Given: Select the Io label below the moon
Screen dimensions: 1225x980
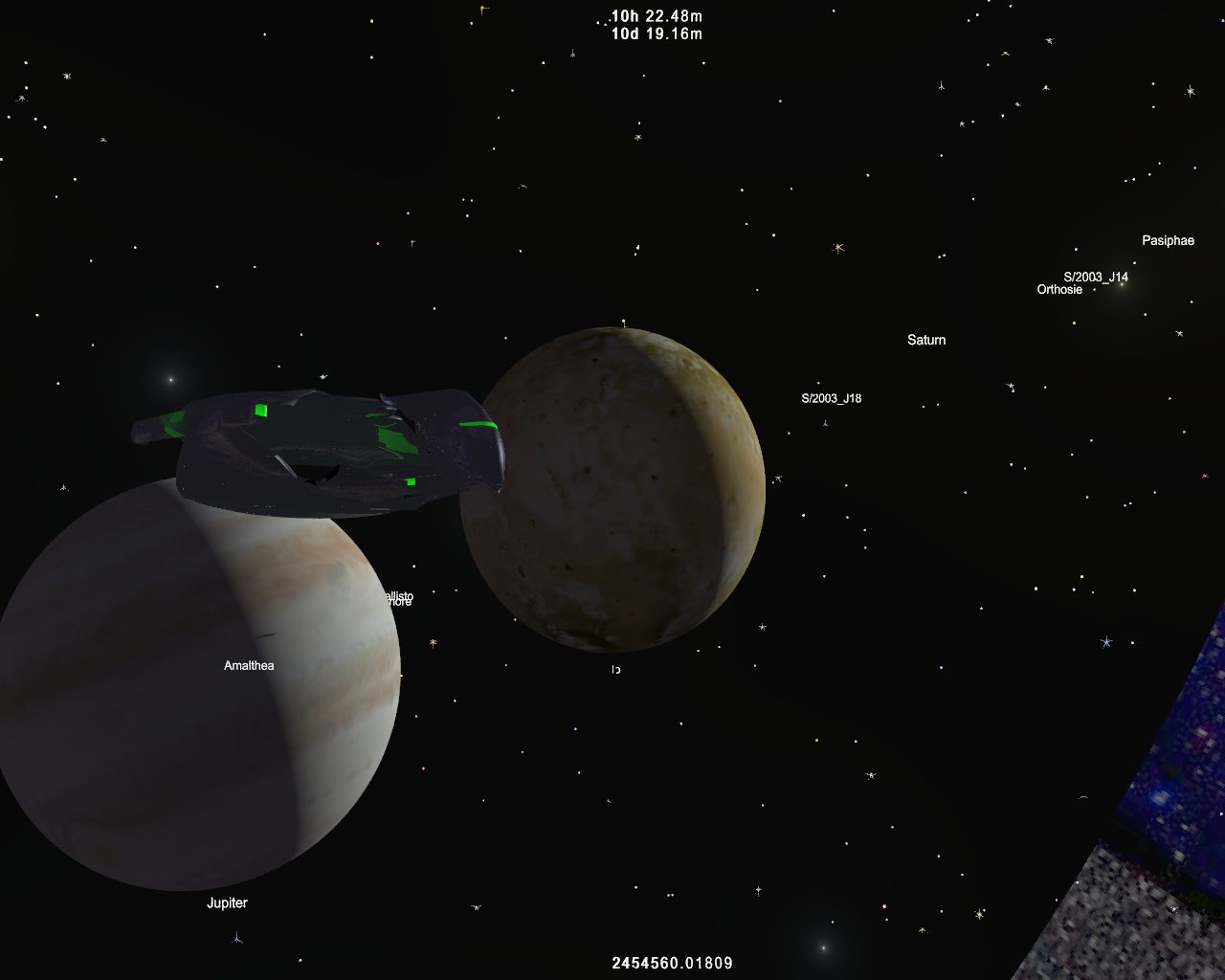Looking at the screenshot, I should pyautogui.click(x=616, y=670).
